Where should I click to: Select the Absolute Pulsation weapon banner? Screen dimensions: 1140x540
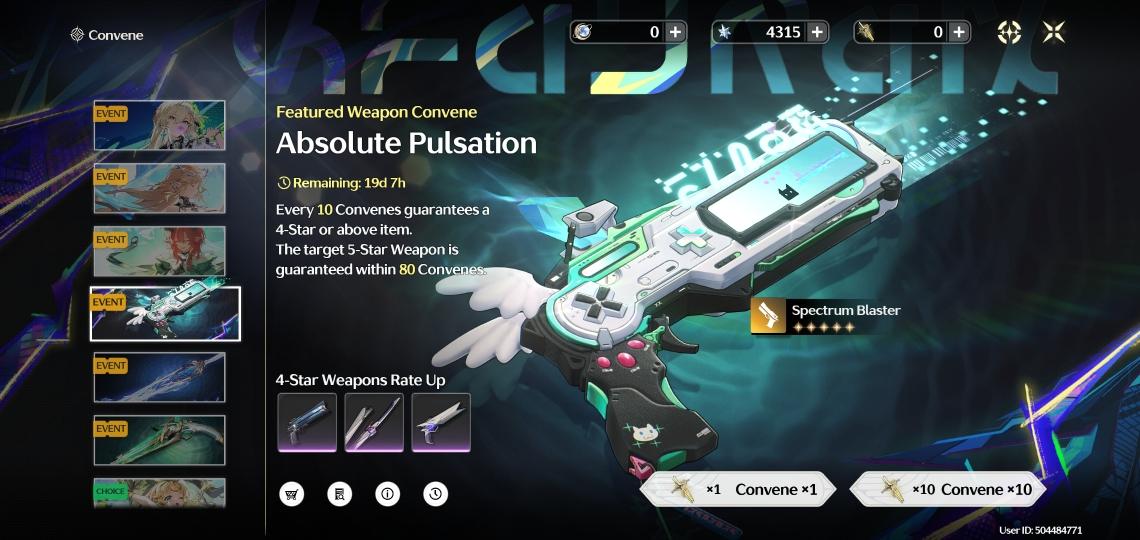coord(165,314)
